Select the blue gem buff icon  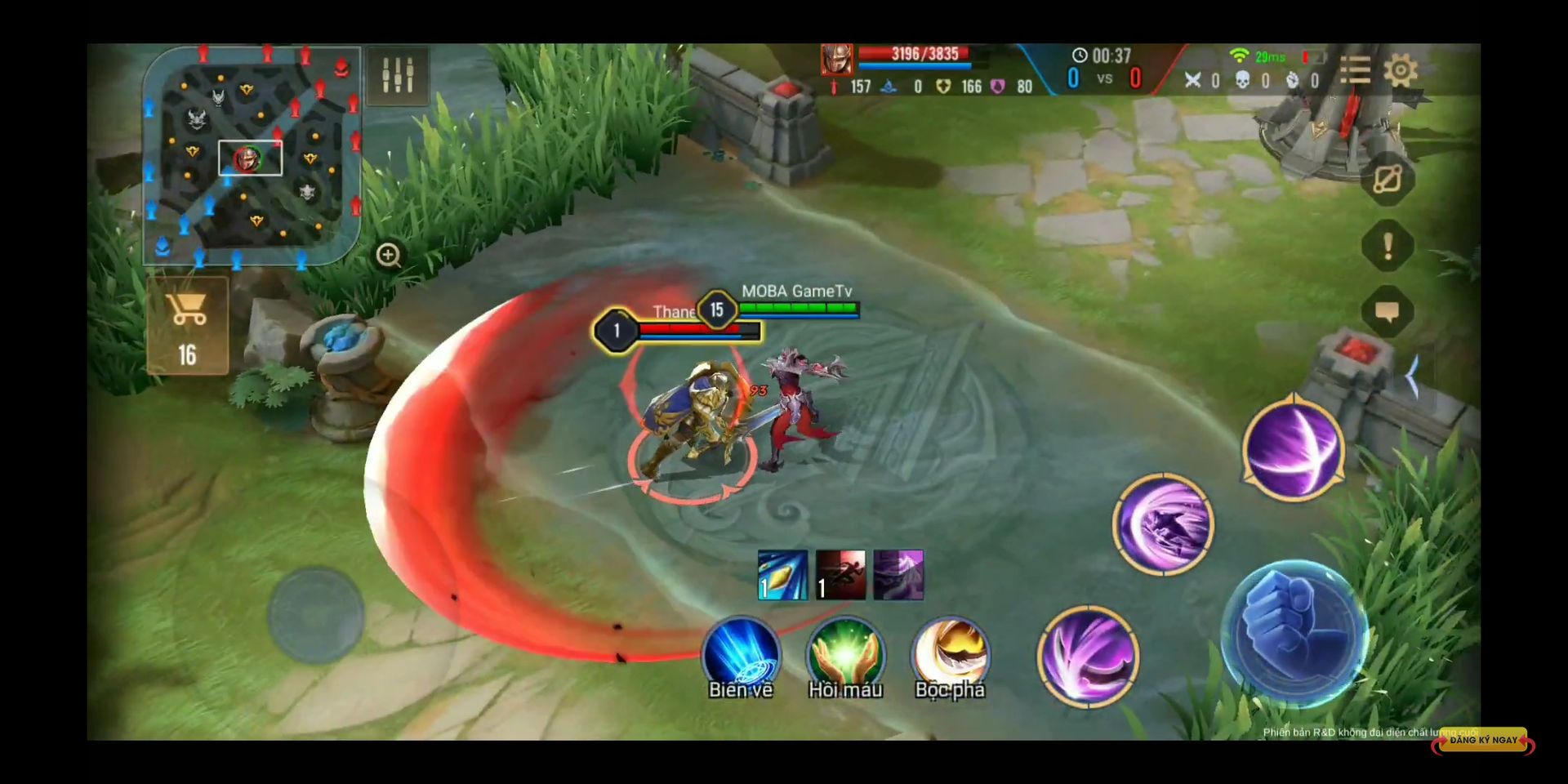coord(782,575)
